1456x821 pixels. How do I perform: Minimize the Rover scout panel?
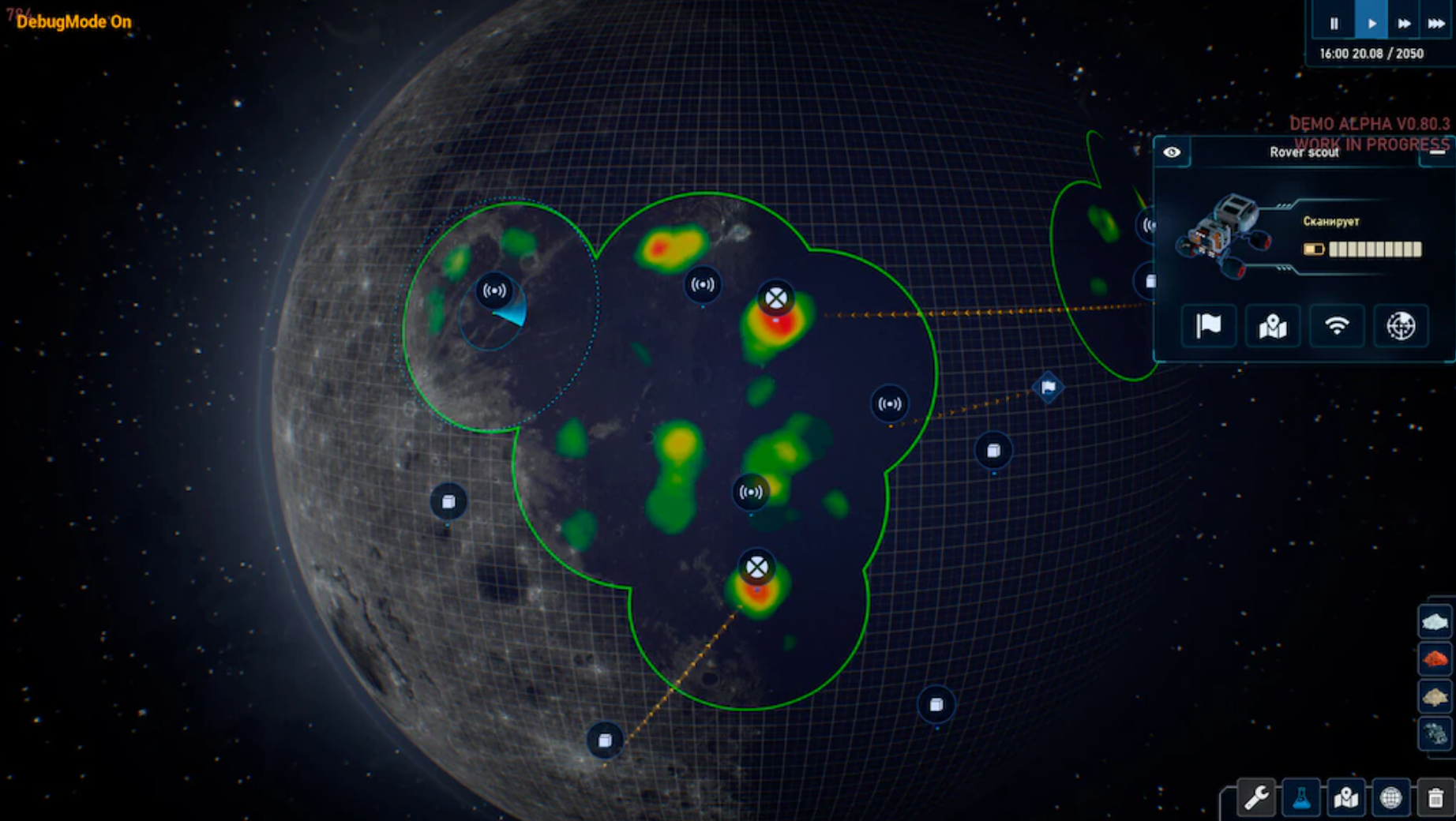[1437, 152]
